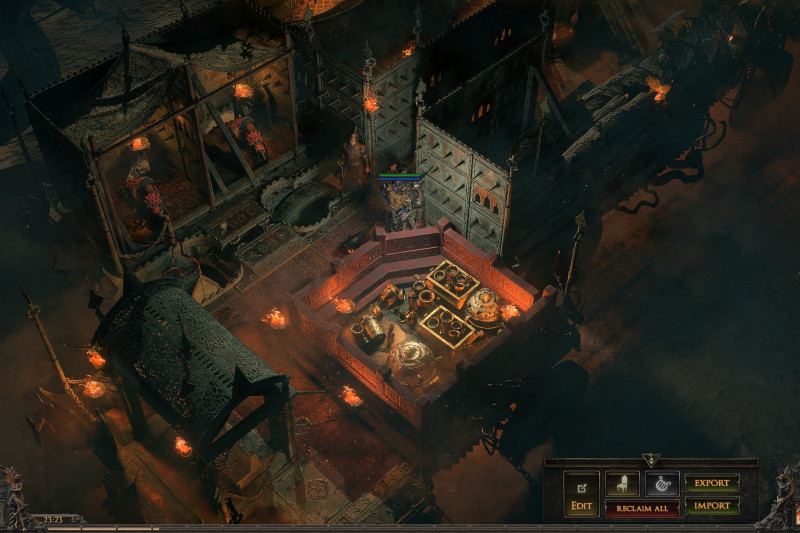Open hideout Edit mode
Viewport: 800px width, 533px height.
pos(581,494)
